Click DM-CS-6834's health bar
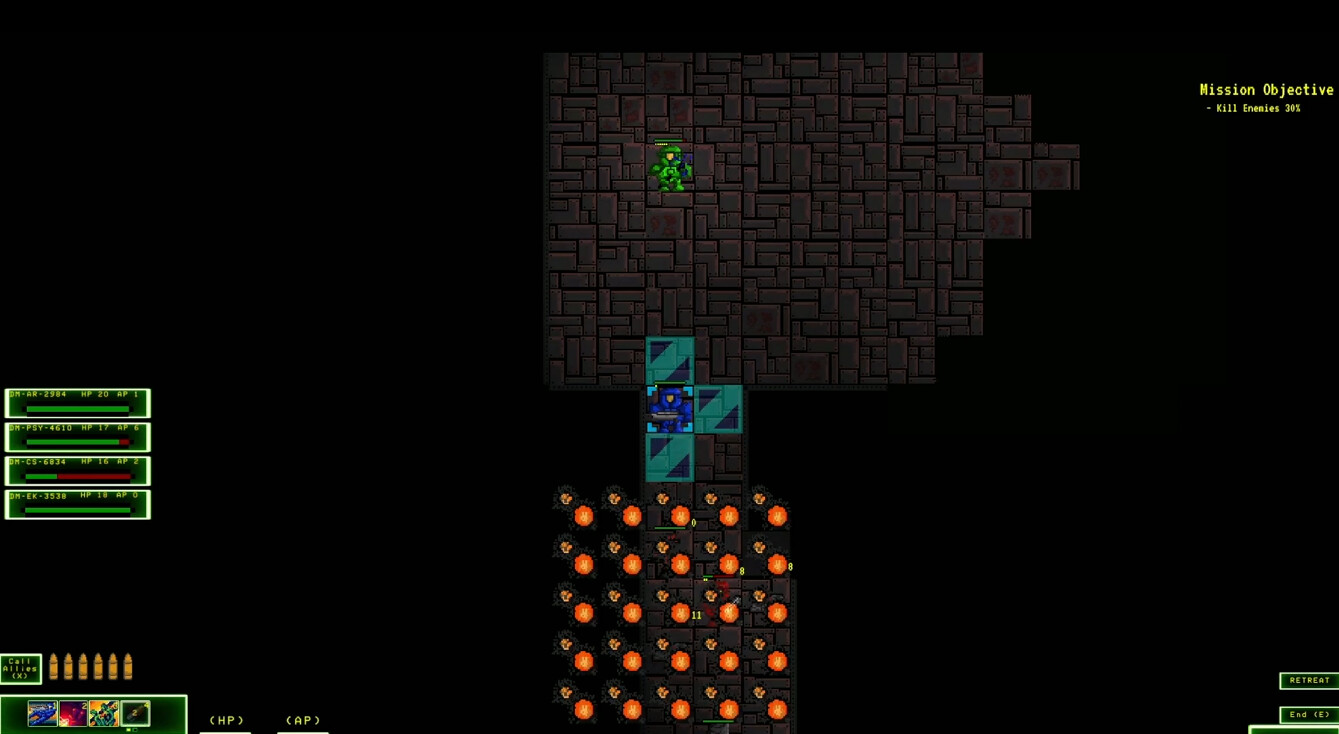The height and width of the screenshot is (734, 1339). (77, 477)
